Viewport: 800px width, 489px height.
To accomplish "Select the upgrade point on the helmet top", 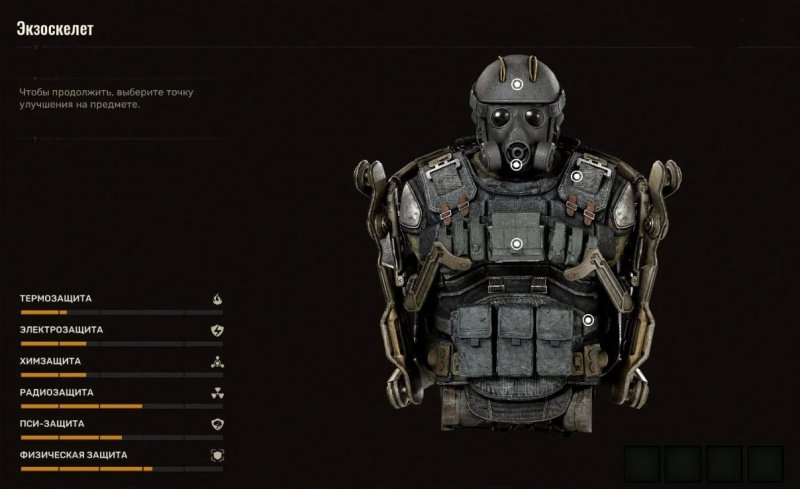I will click(516, 86).
